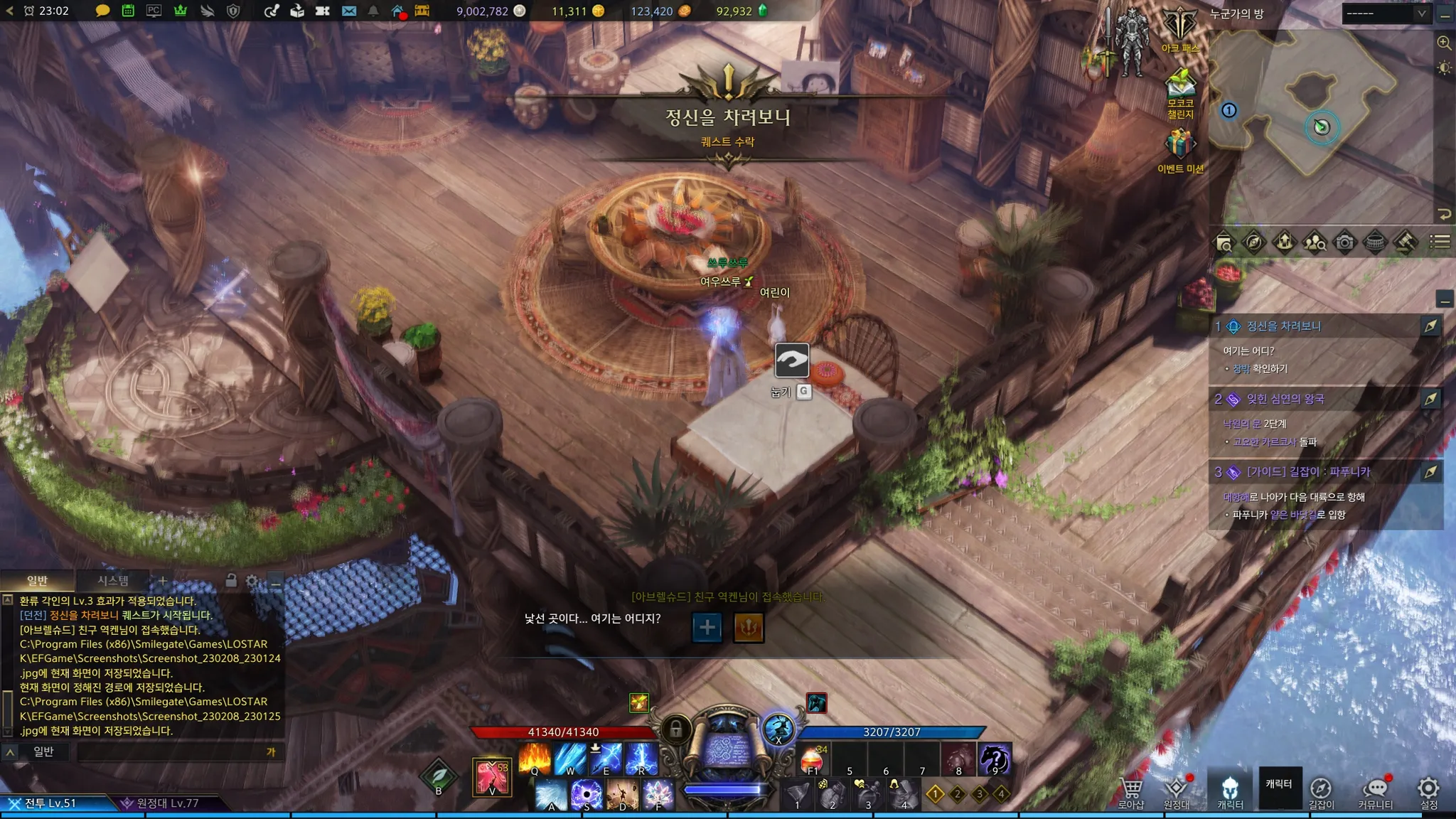Click the chat message input field
Viewport: 1456px width, 819px height.
click(x=171, y=752)
